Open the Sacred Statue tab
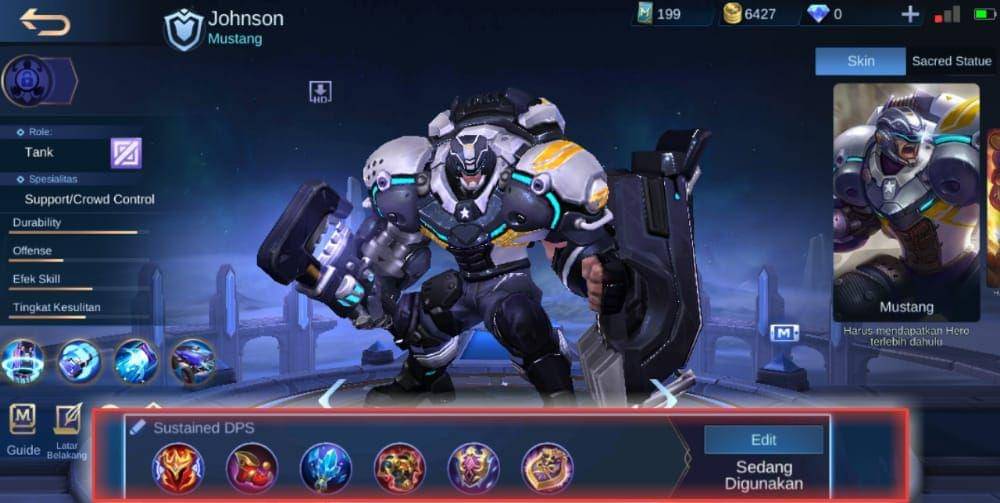Image resolution: width=1000 pixels, height=503 pixels. pos(951,61)
